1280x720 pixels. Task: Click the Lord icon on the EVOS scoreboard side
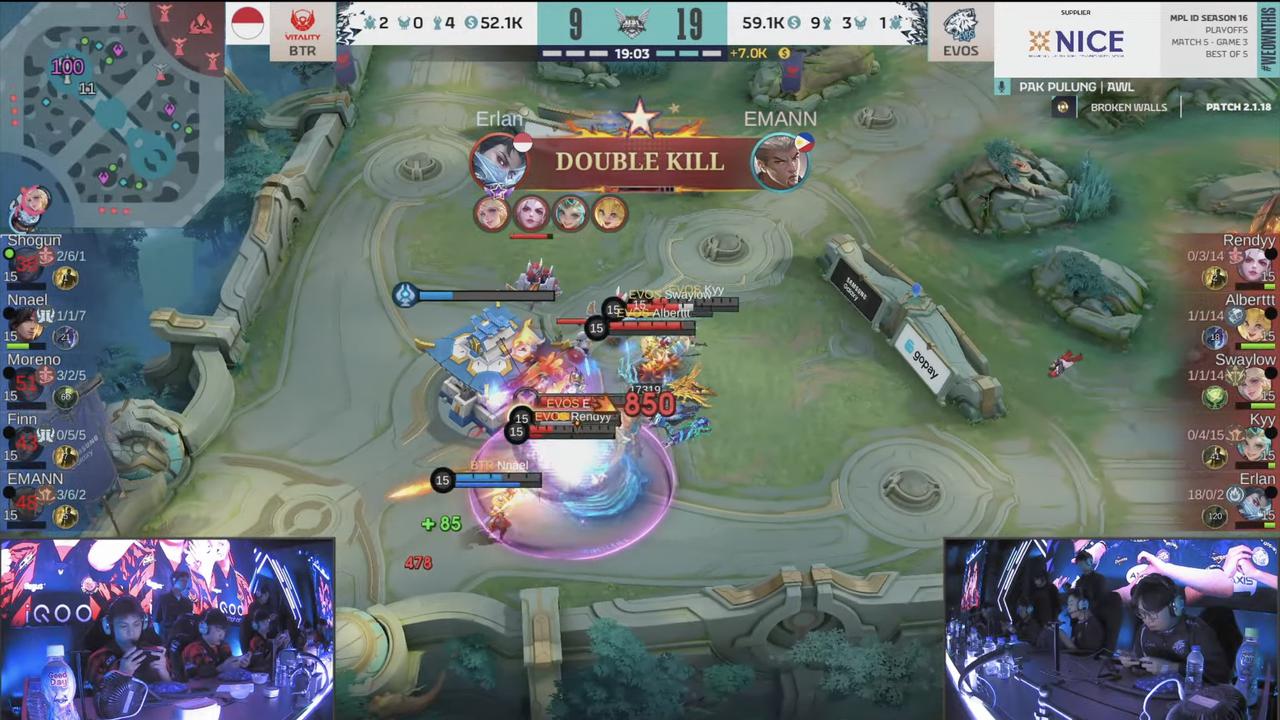click(x=863, y=21)
